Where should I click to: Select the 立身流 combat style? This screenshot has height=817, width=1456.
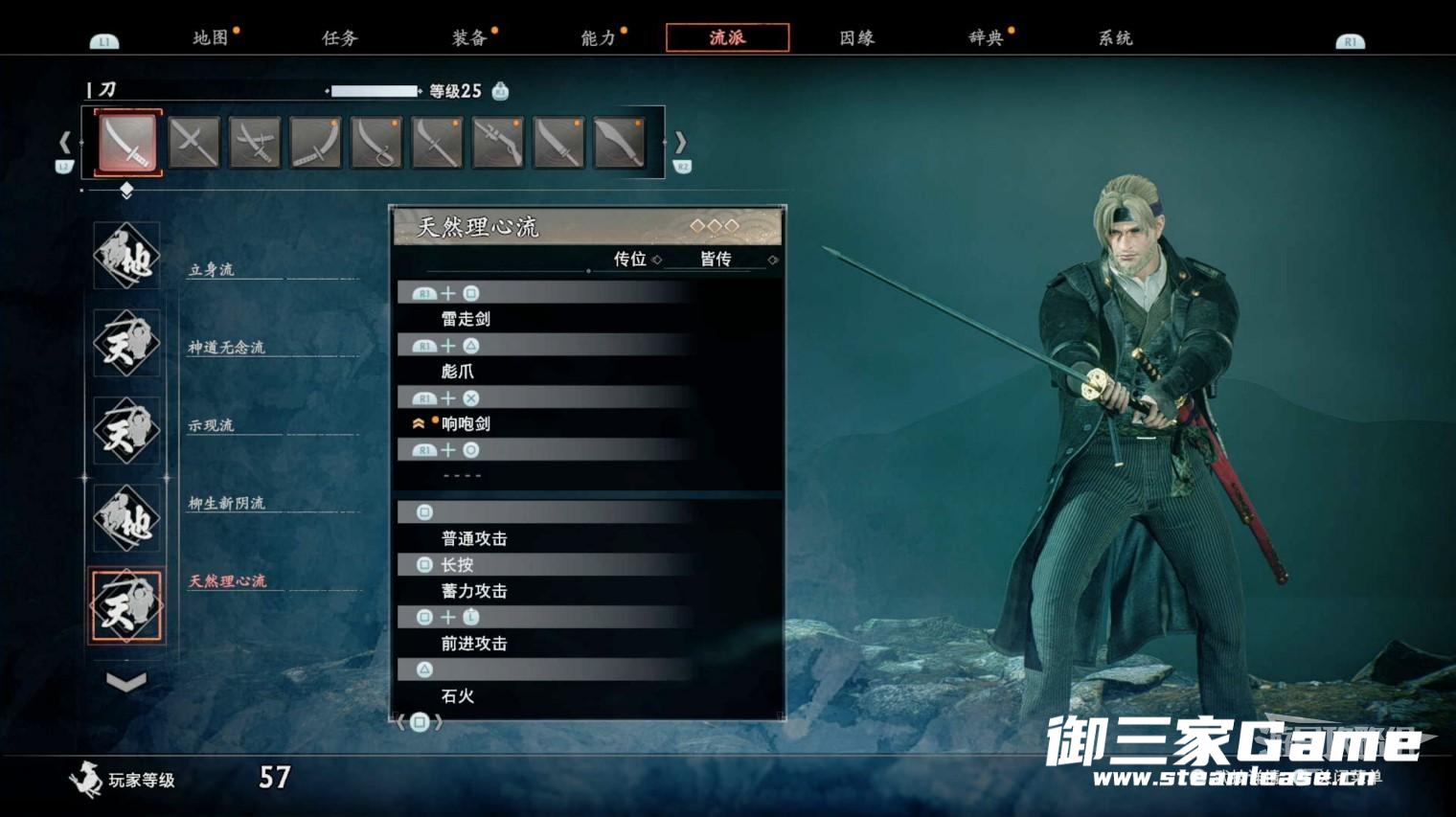pos(126,256)
